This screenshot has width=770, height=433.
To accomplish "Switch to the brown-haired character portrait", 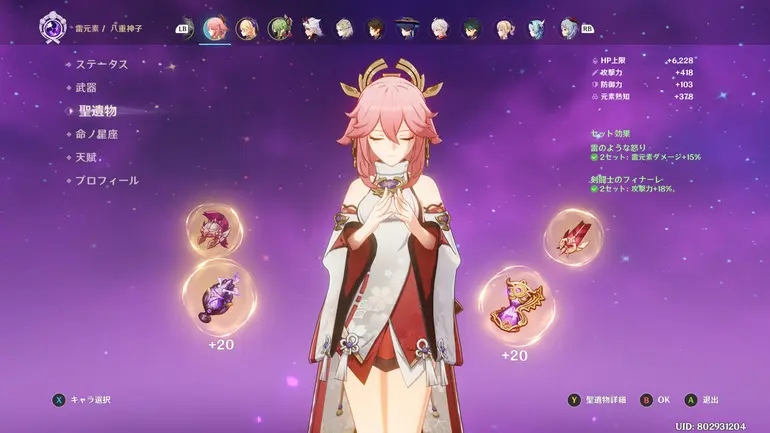I will tap(375, 28).
